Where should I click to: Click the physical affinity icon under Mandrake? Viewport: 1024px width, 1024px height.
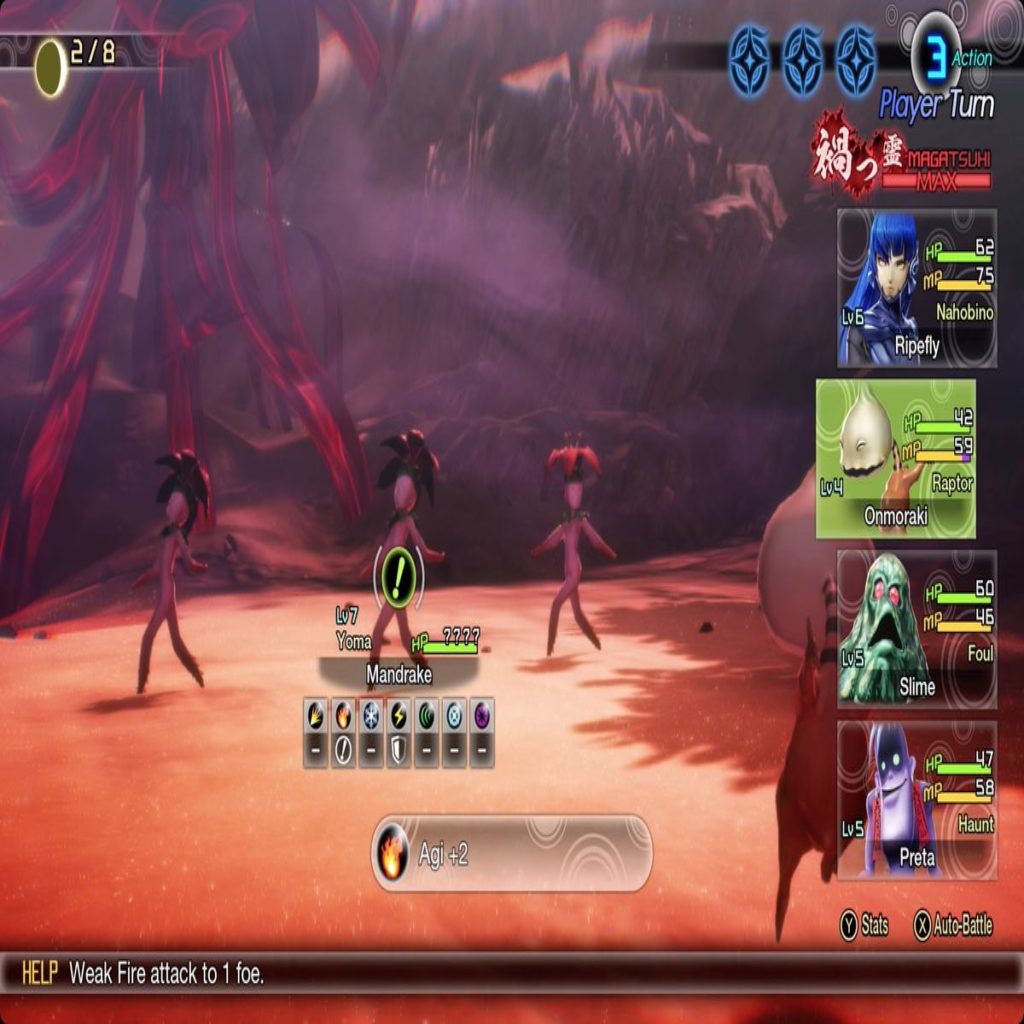[x=316, y=715]
